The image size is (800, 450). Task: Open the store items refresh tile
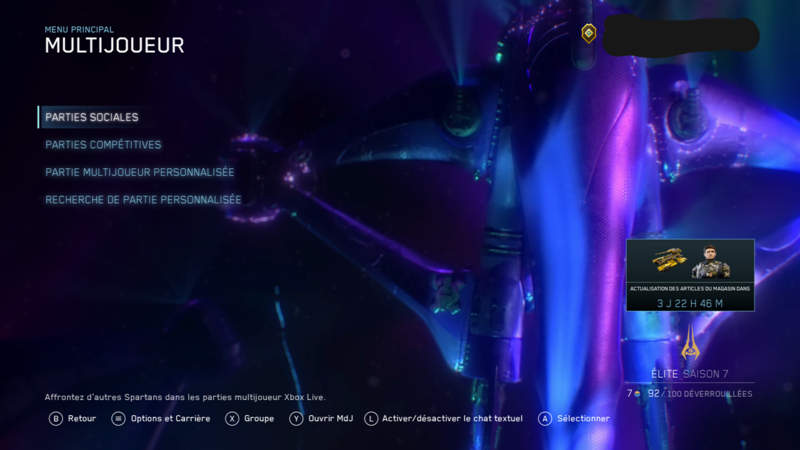690,275
